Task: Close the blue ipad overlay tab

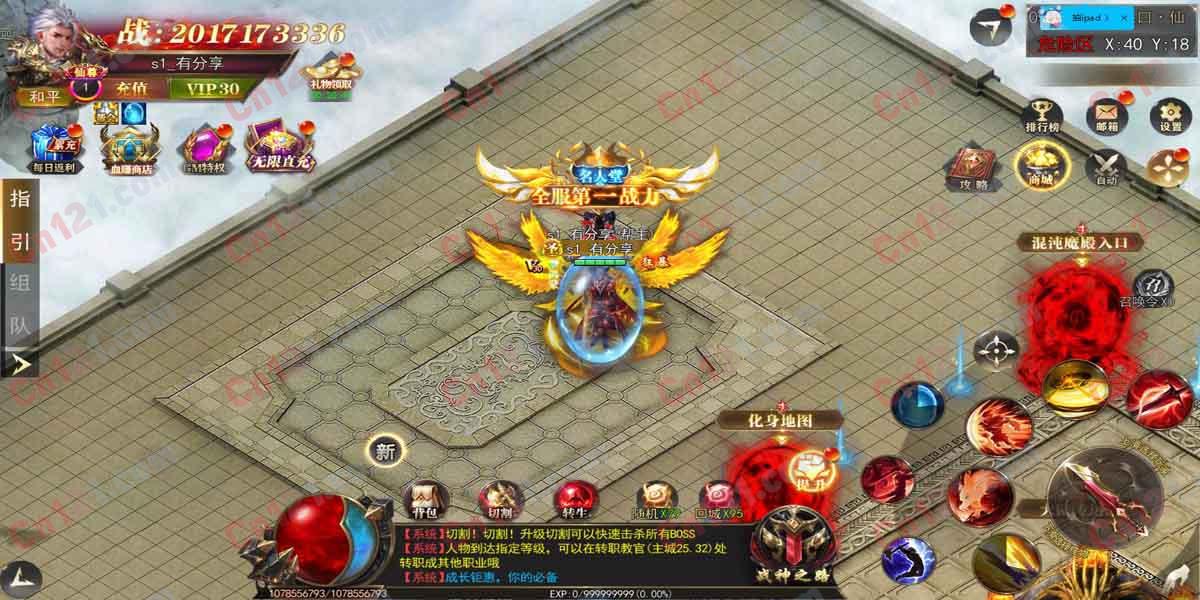Action: click(x=1123, y=18)
